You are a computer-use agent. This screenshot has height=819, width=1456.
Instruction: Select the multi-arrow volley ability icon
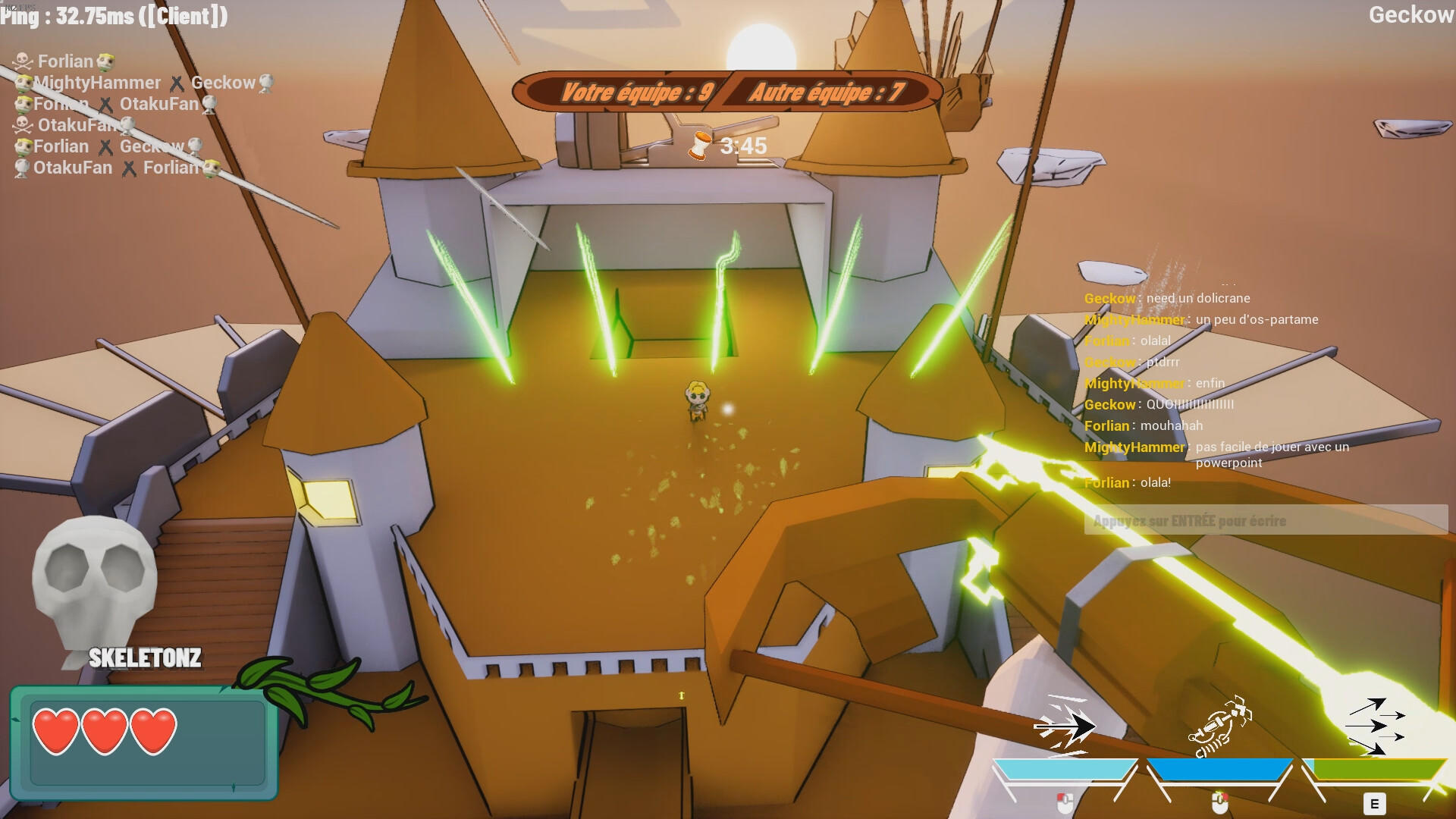coord(1373,724)
